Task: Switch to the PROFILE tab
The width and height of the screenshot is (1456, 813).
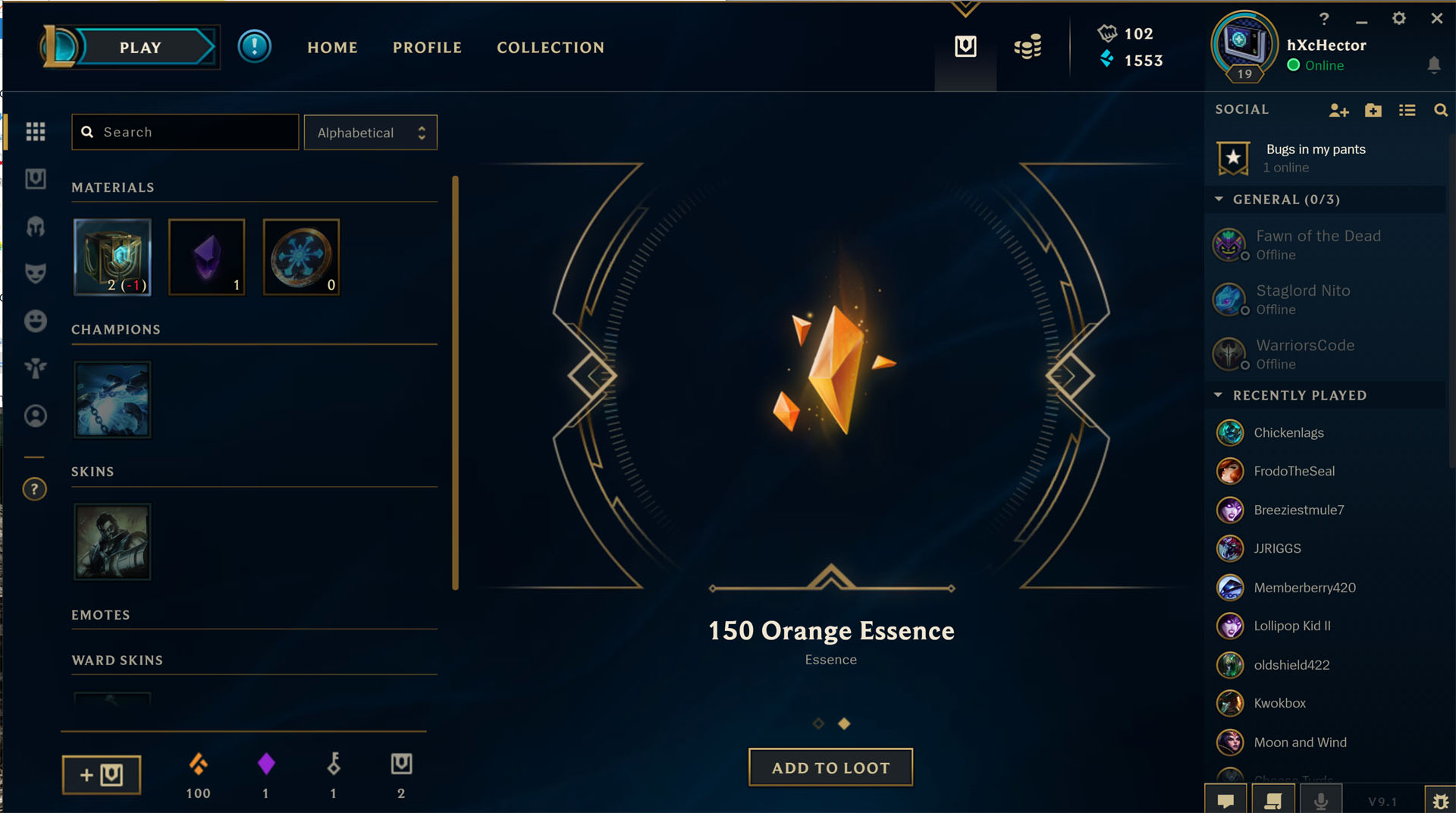Action: click(x=427, y=47)
